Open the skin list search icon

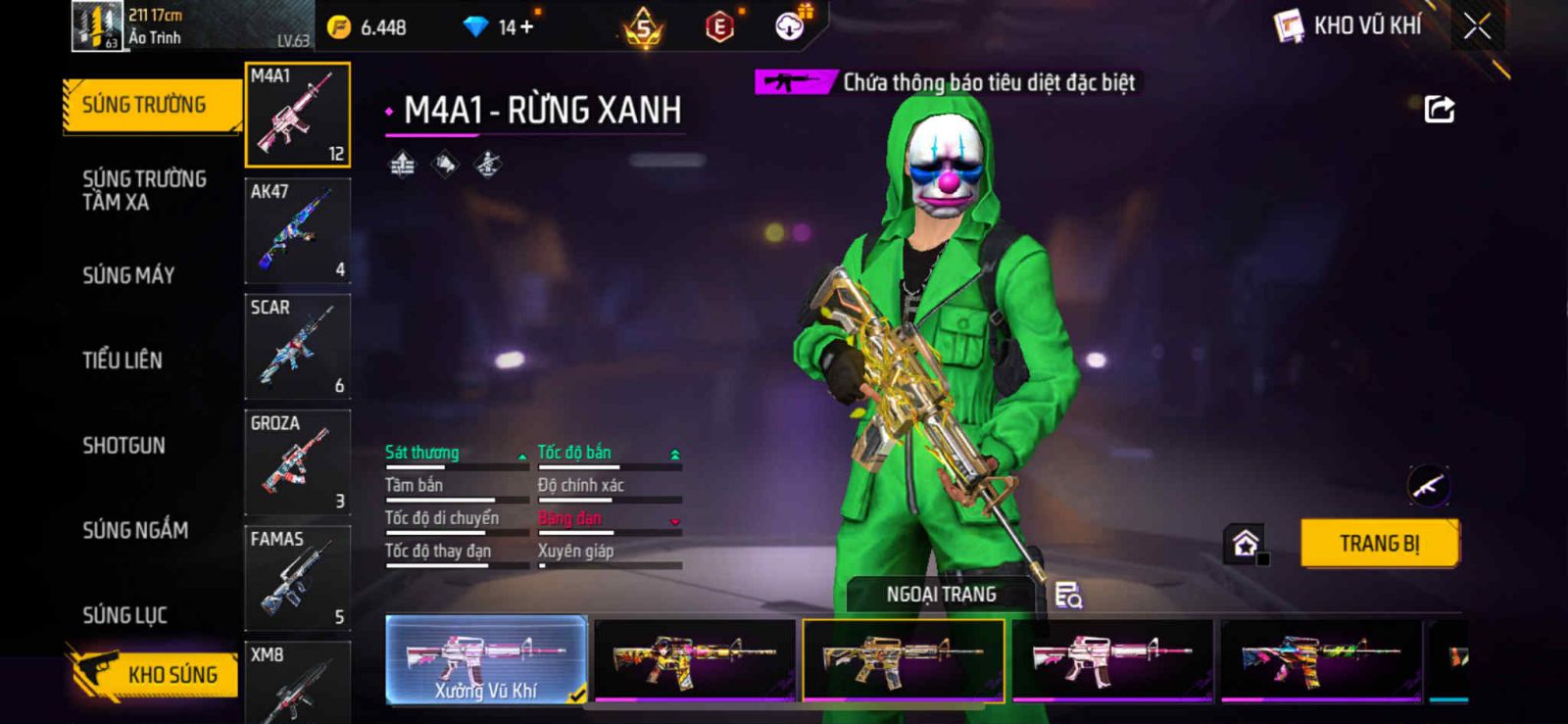1068,595
